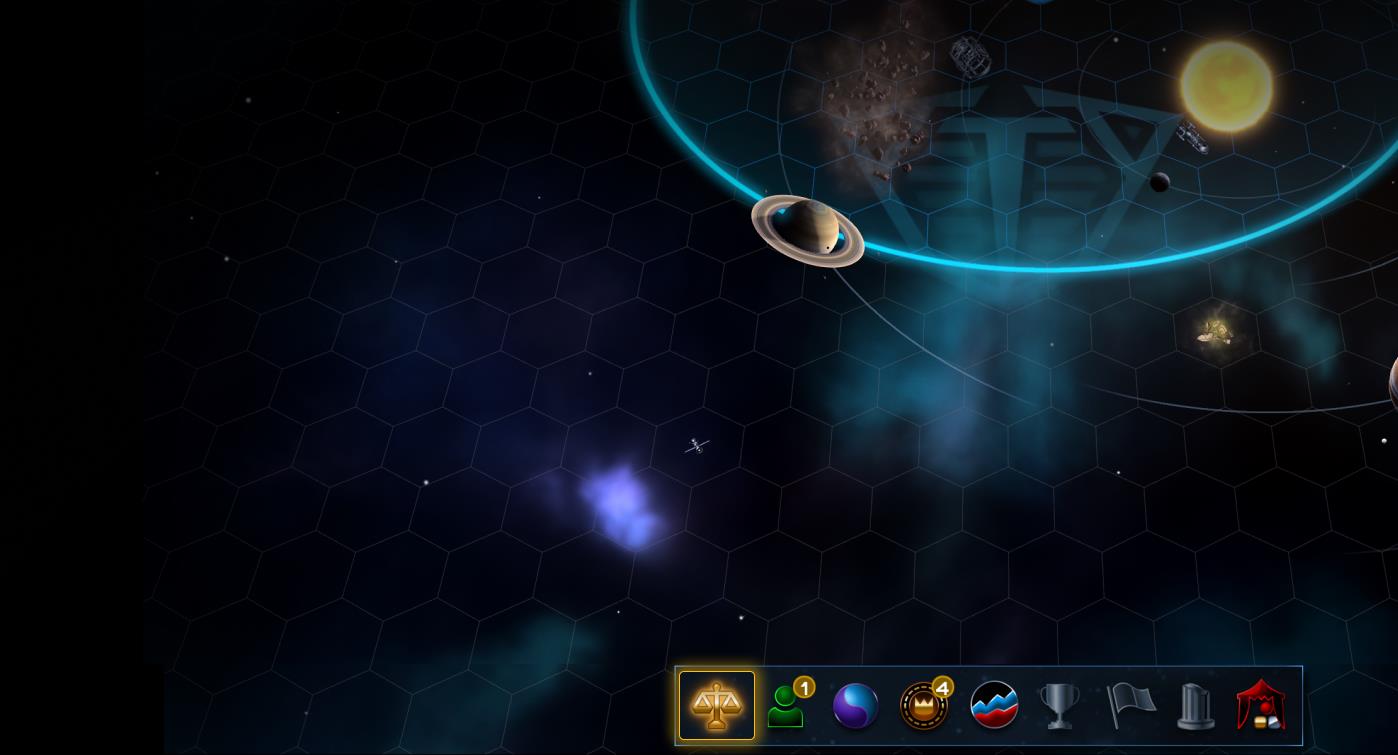
Task: Open the red tent icon
Action: pyautogui.click(x=1261, y=706)
